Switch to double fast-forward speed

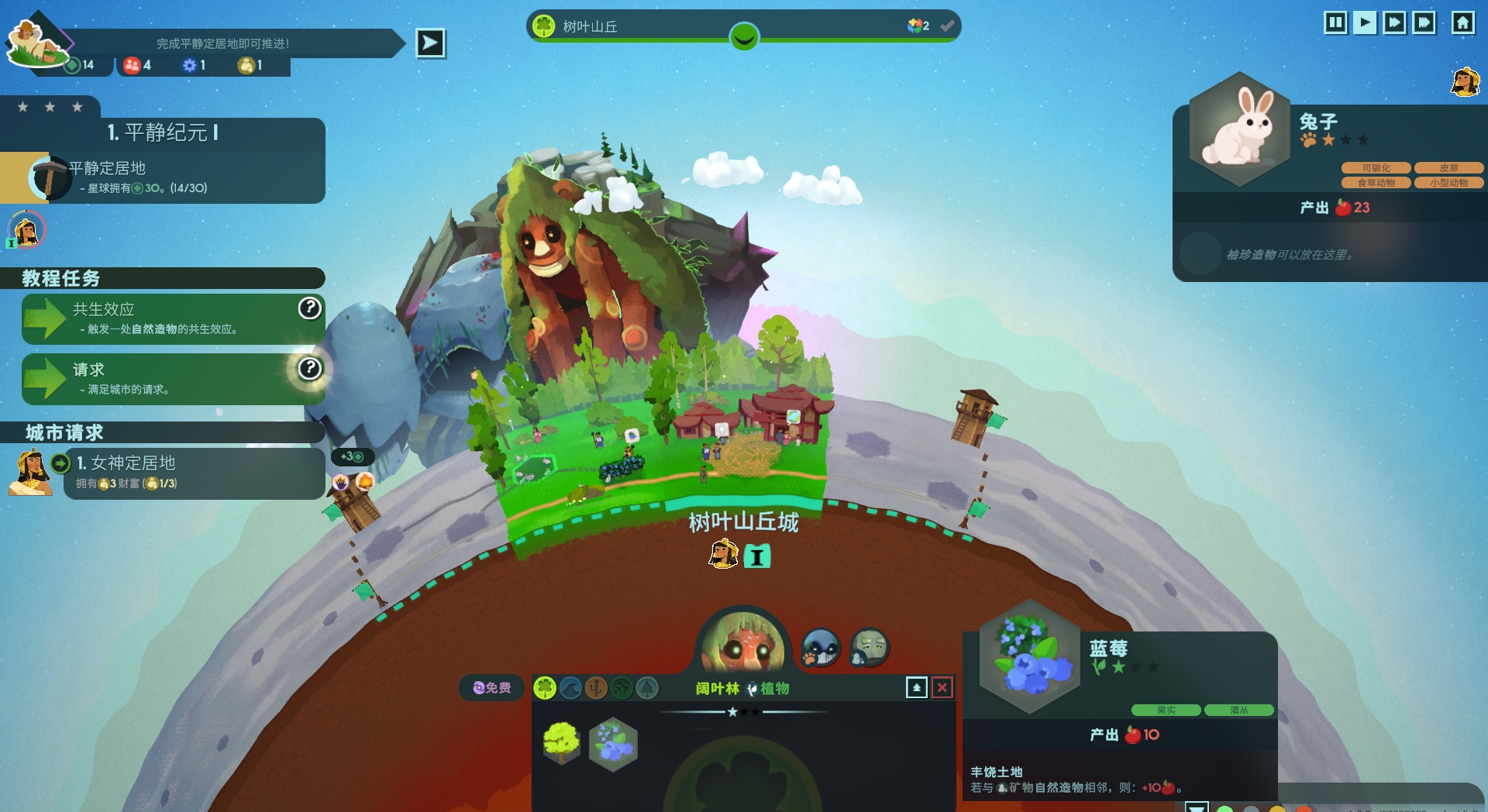point(1394,22)
